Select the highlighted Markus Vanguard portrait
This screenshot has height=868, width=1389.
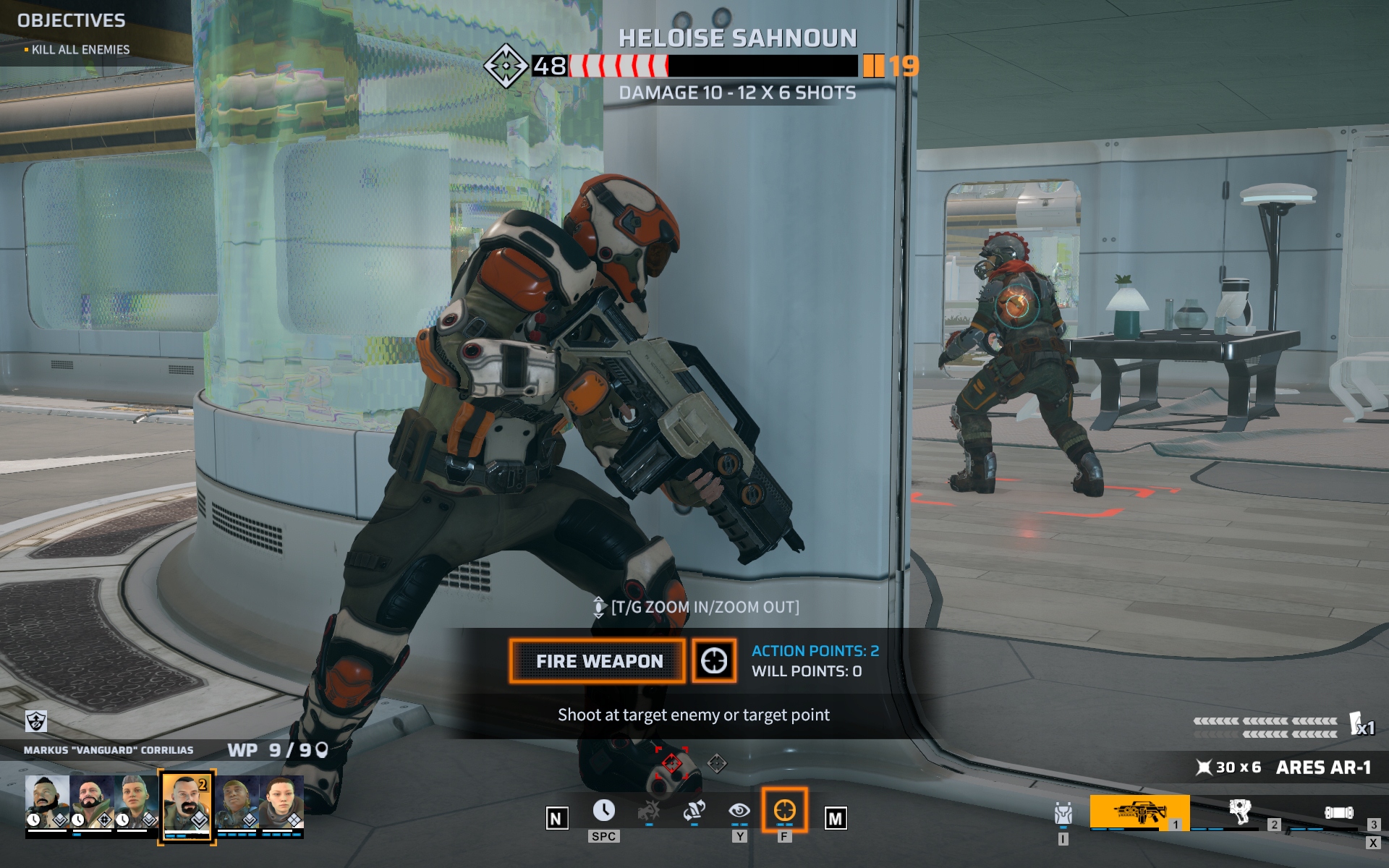187,803
